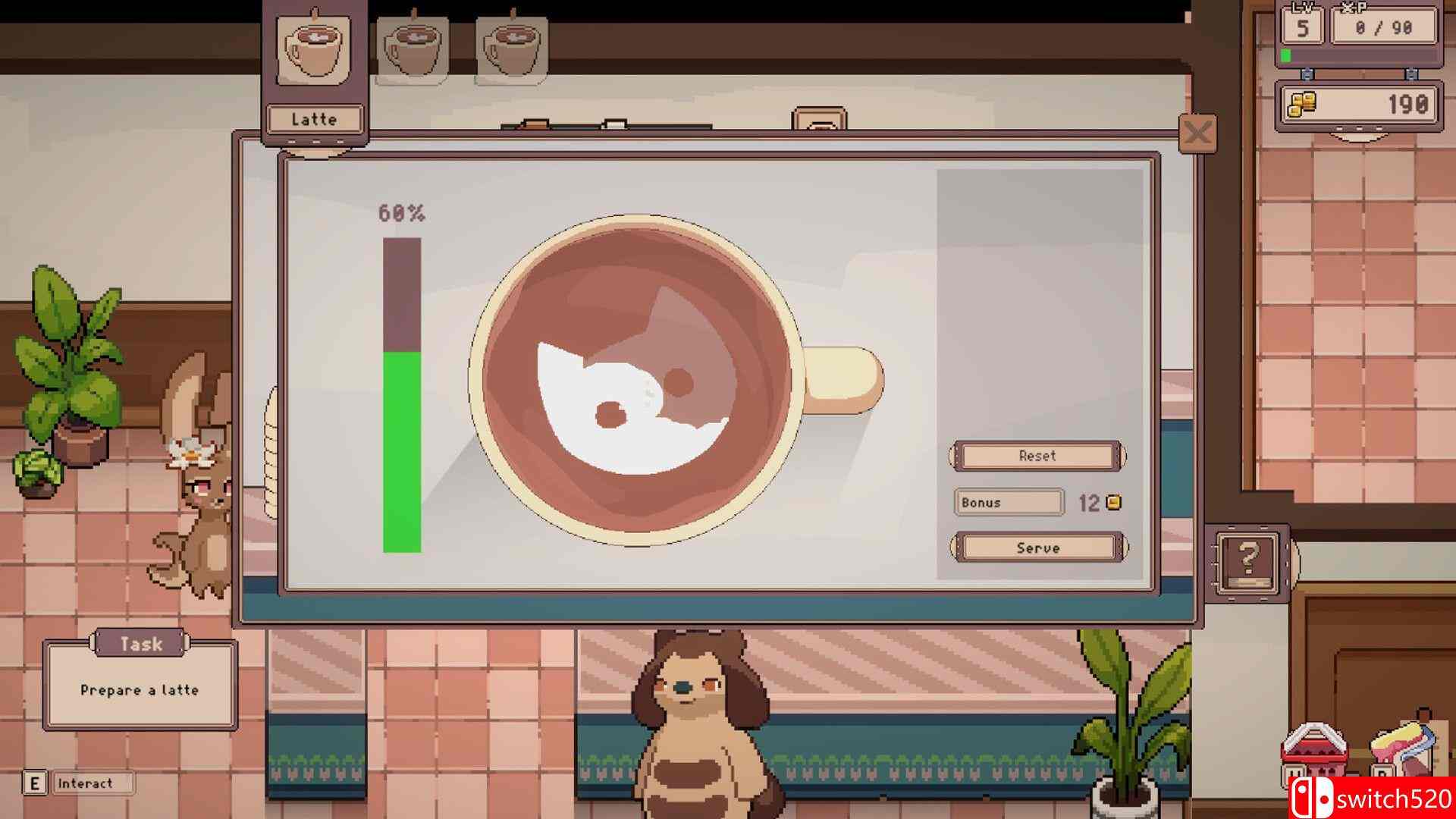The height and width of the screenshot is (819, 1456).
Task: Click the gold coin icon beside the 12 bonus
Action: tap(1112, 501)
